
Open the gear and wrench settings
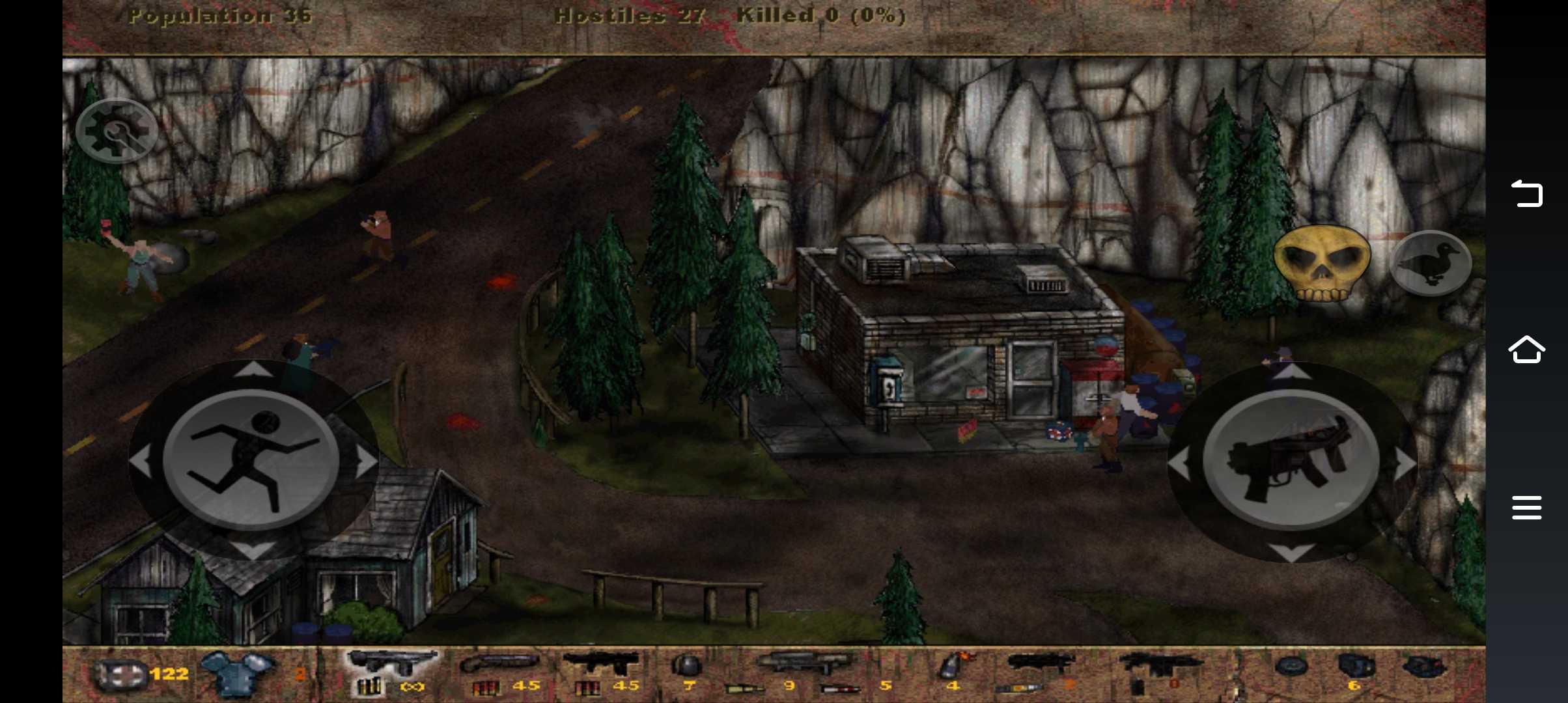116,130
